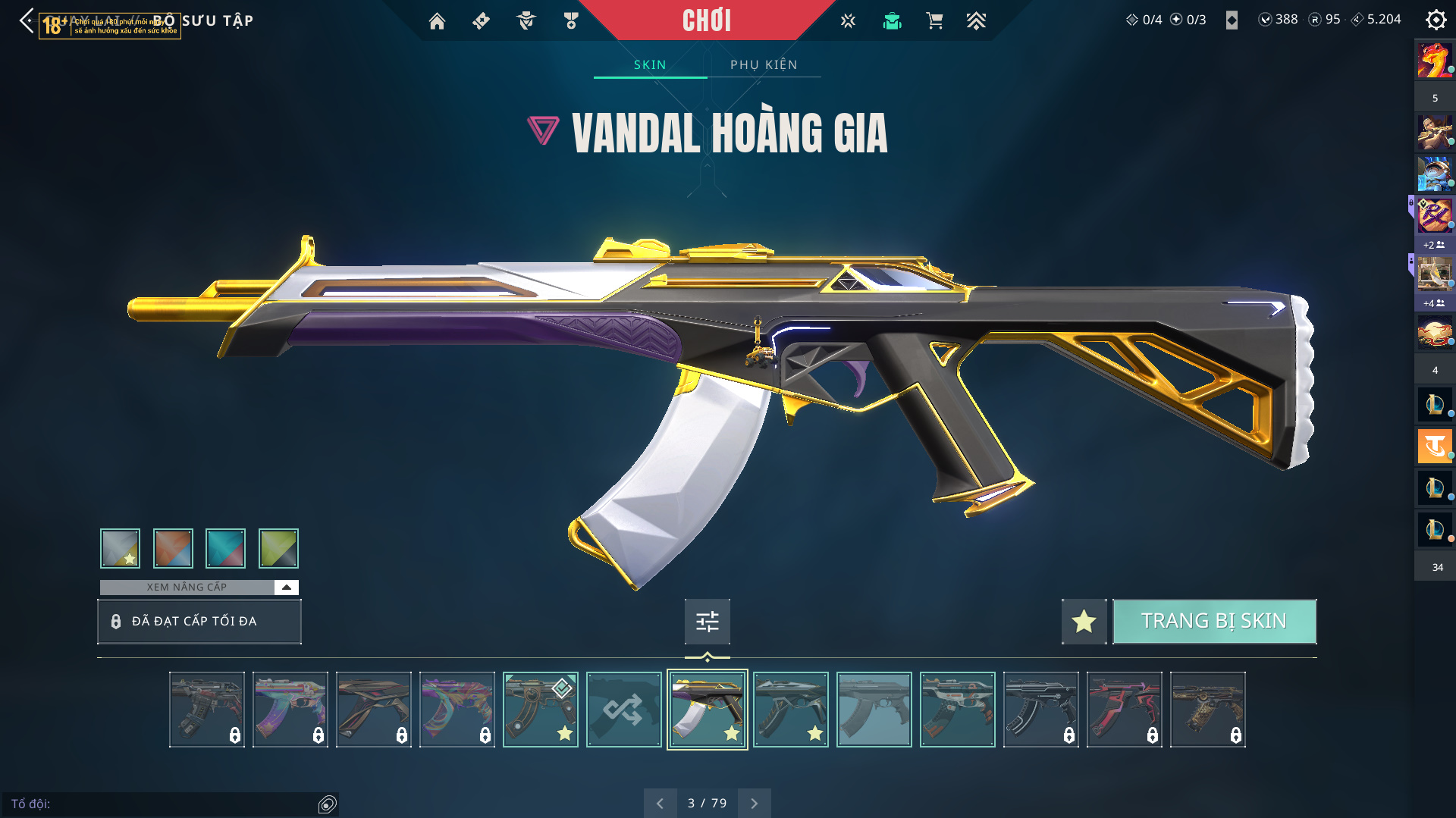Select the SKIN tab
Viewport: 1456px width, 818px height.
(x=650, y=64)
